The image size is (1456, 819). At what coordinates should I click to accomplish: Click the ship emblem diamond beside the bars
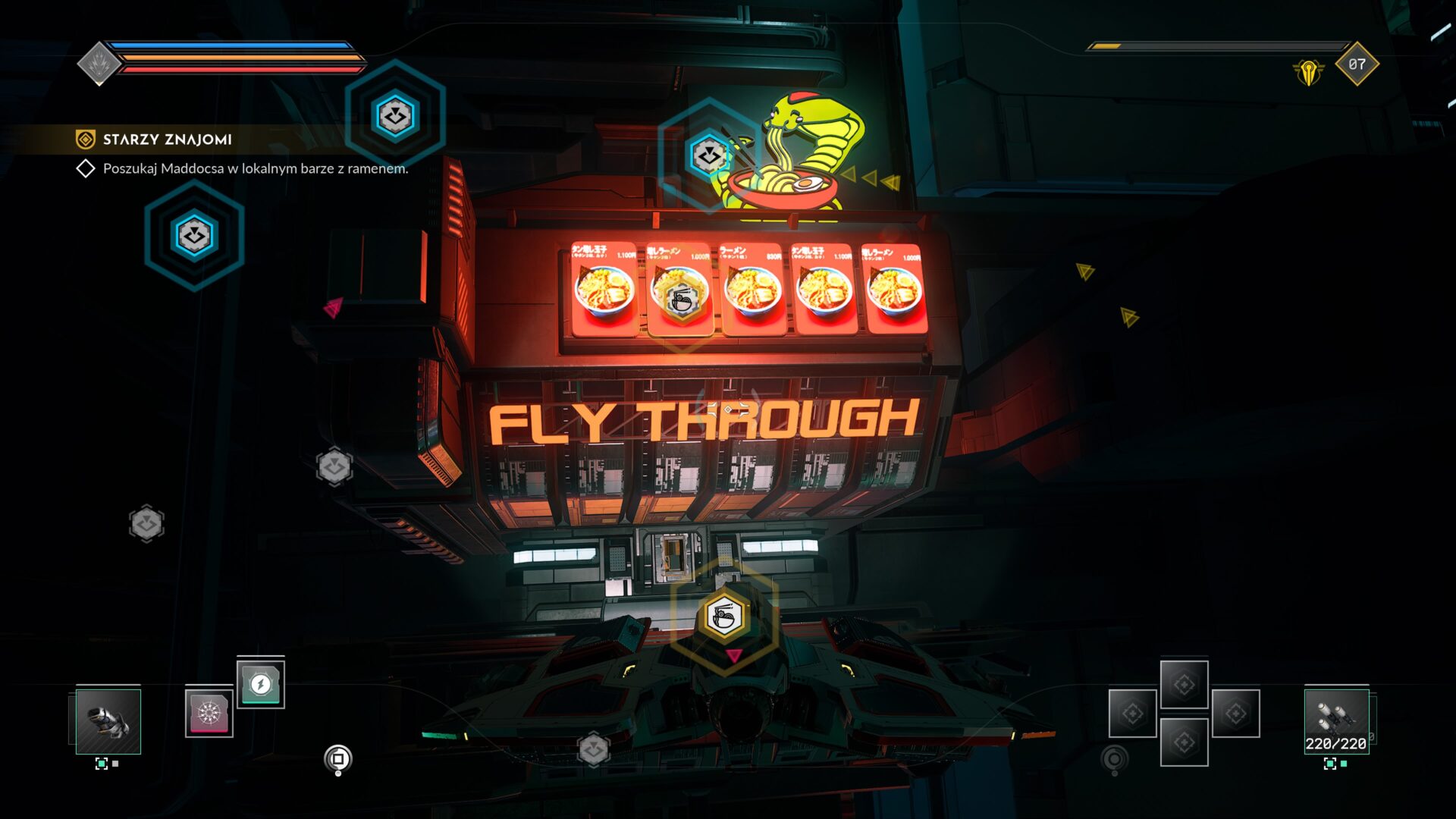click(x=99, y=64)
